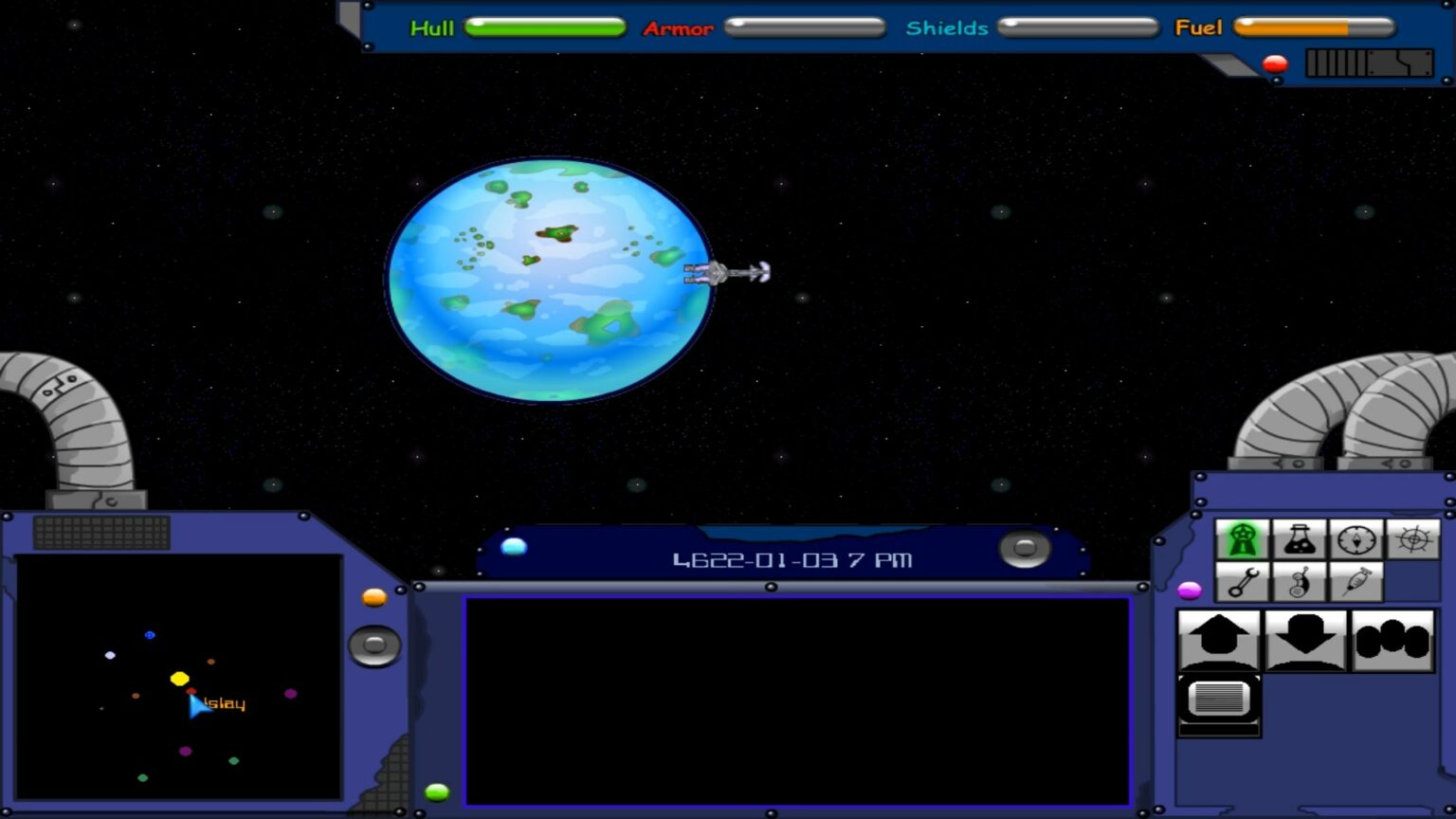The height and width of the screenshot is (819, 1456).
Task: Open the wrench repair panel
Action: tap(1243, 581)
